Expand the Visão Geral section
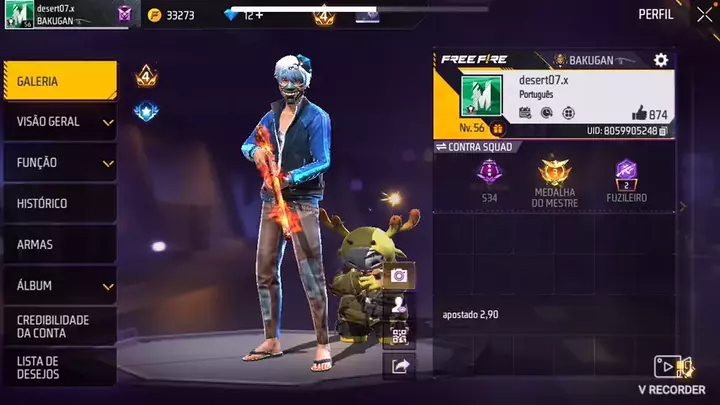The image size is (720, 405). 59,122
